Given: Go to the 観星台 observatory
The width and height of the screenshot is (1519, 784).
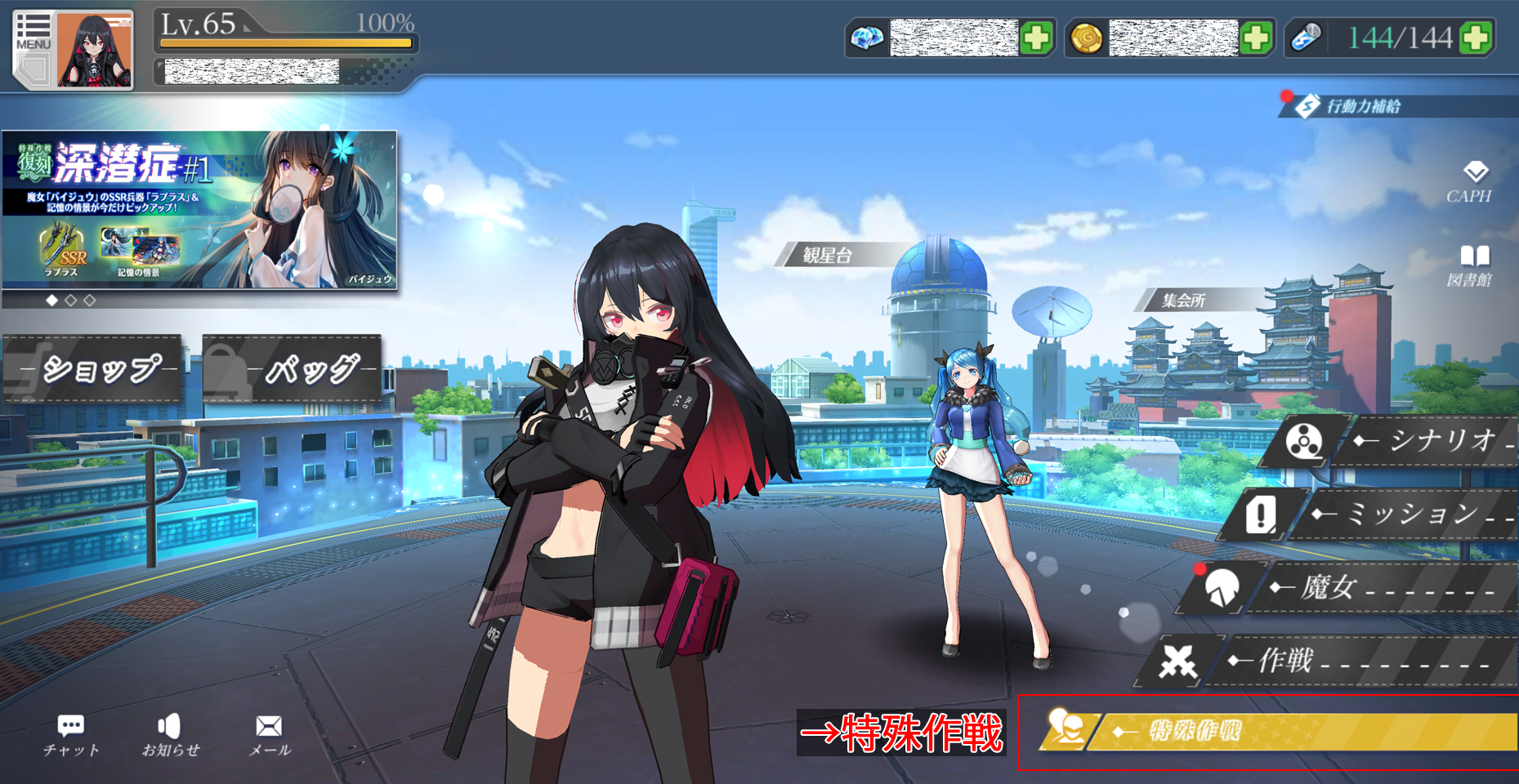Looking at the screenshot, I should 827,256.
